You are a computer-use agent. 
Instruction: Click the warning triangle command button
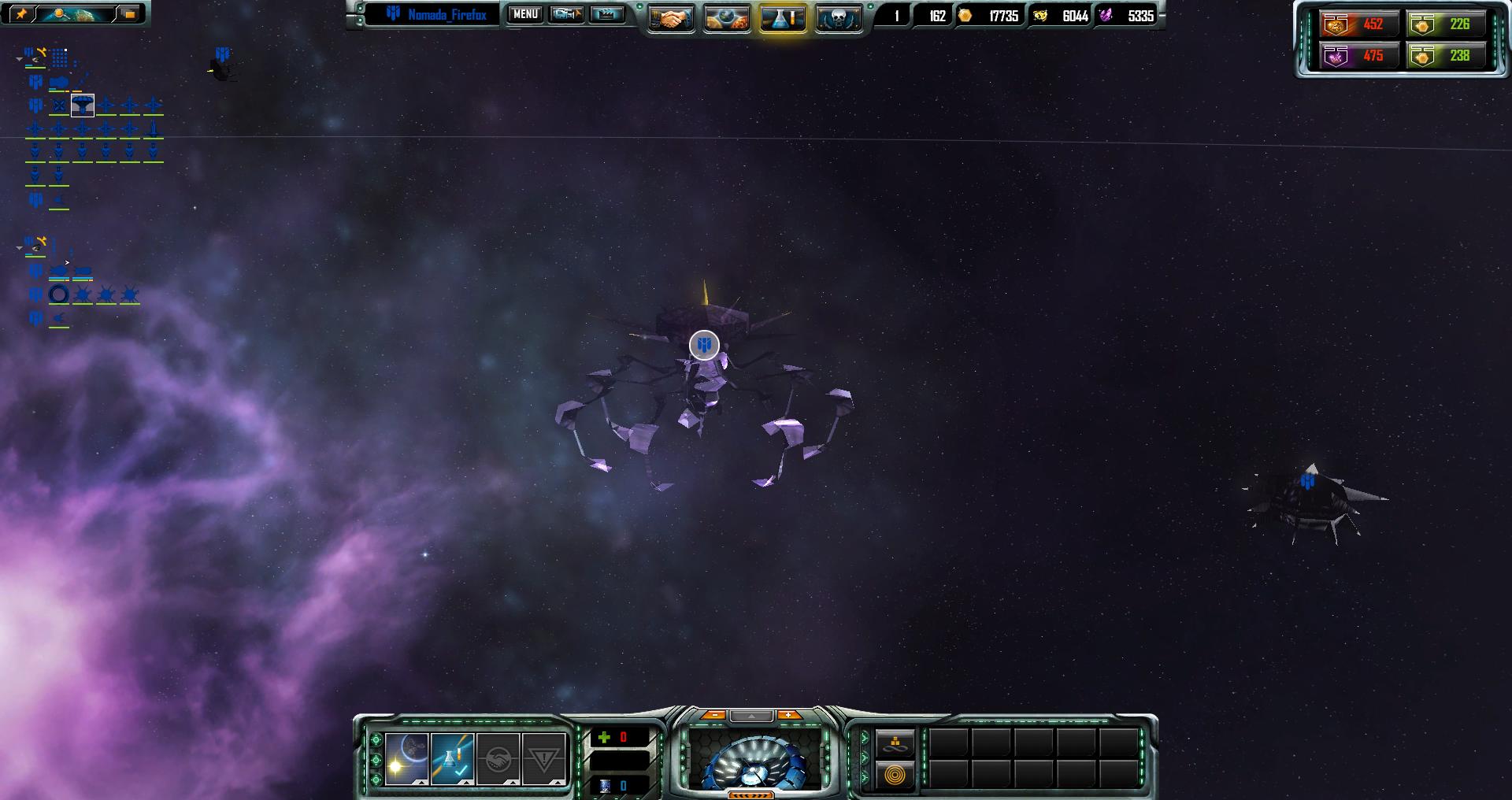coord(544,759)
